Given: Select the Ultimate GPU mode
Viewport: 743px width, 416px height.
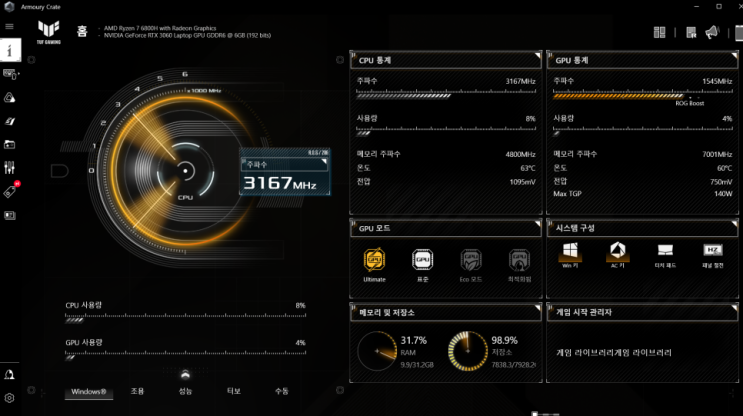Looking at the screenshot, I should pyautogui.click(x=374, y=261).
